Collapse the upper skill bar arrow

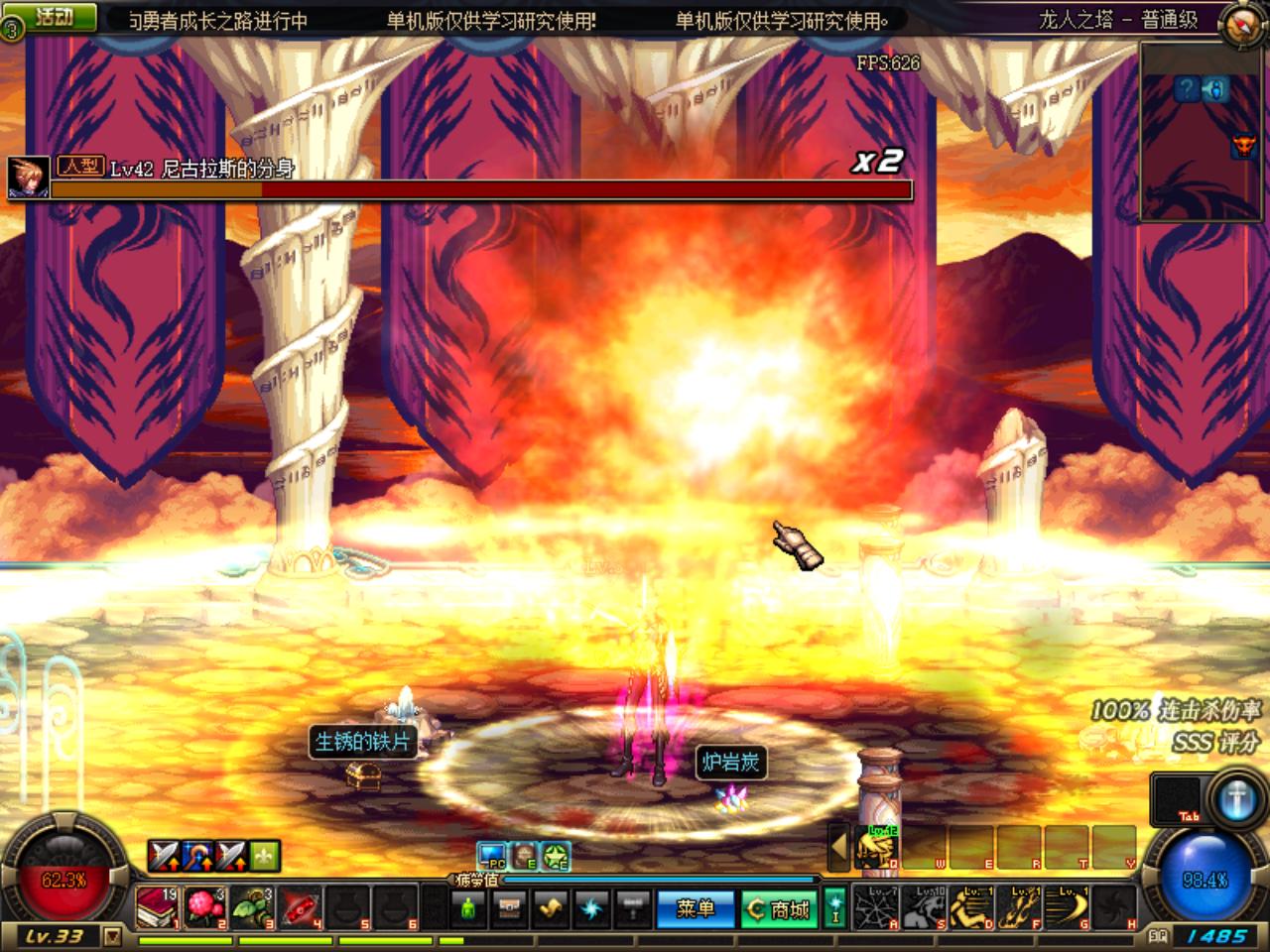pyautogui.click(x=839, y=847)
